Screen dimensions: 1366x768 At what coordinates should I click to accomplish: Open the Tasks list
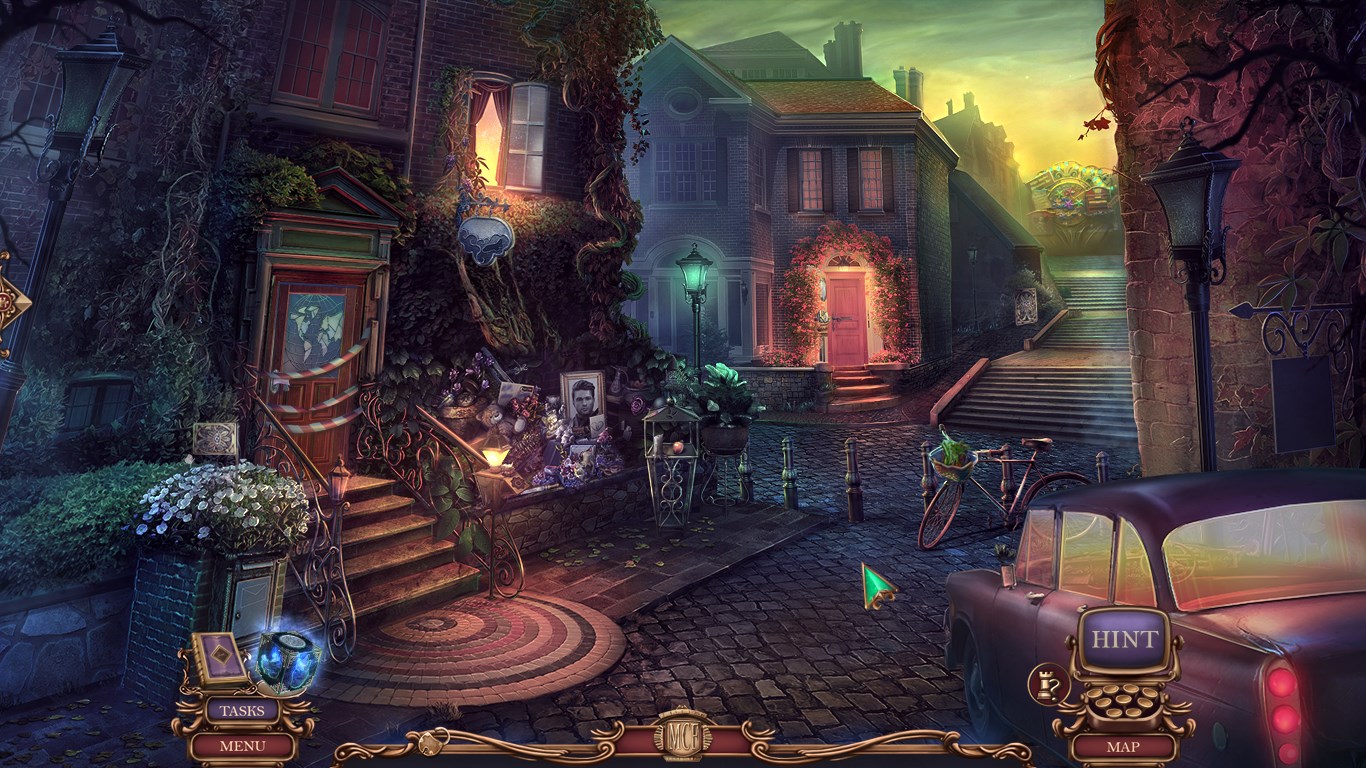[242, 711]
